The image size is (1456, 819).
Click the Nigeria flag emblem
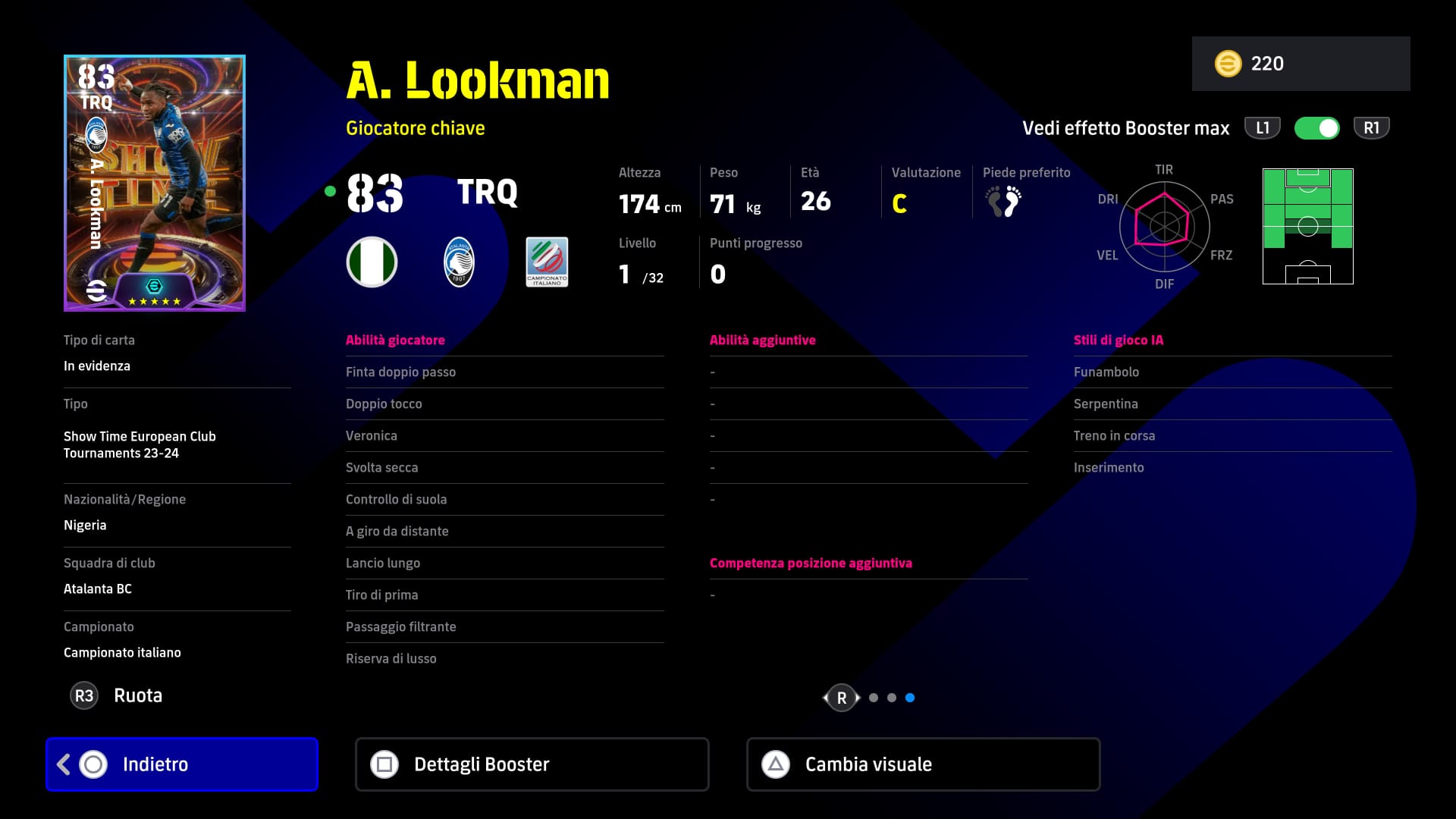(372, 262)
